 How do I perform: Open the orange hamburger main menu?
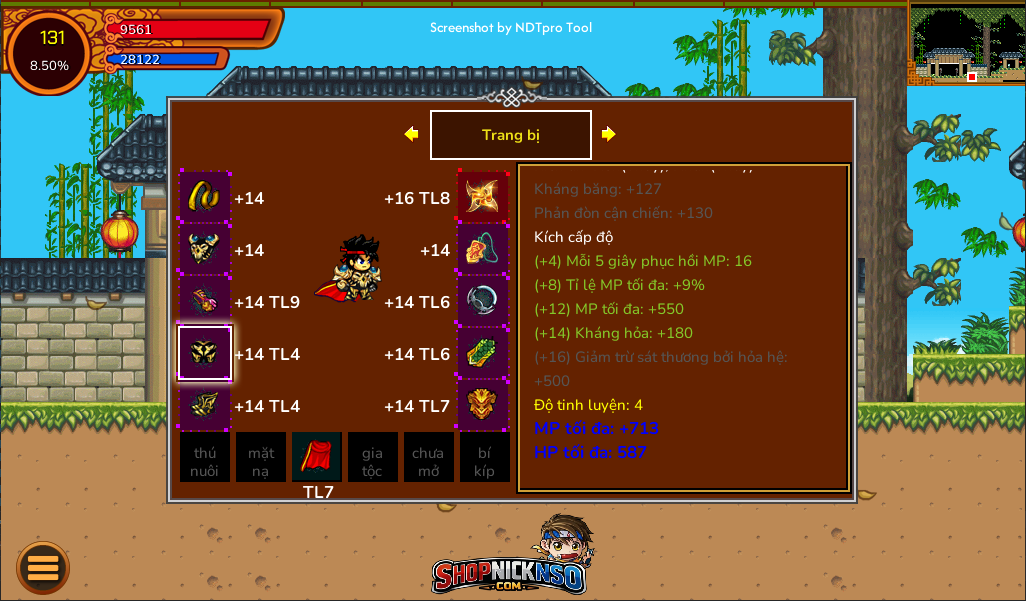pyautogui.click(x=43, y=567)
